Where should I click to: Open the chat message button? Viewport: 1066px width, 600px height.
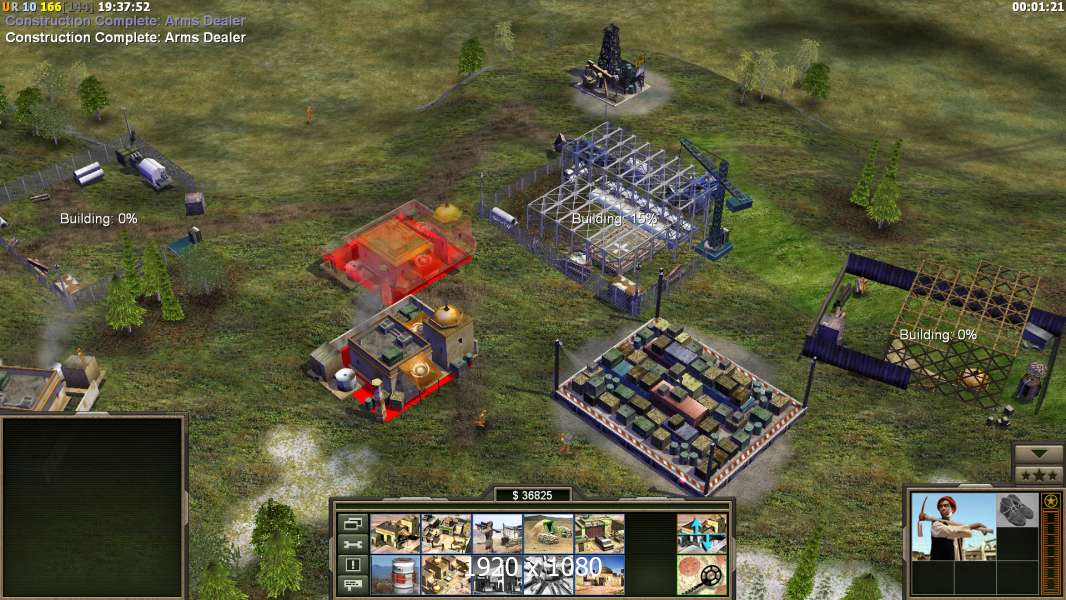pos(352,585)
